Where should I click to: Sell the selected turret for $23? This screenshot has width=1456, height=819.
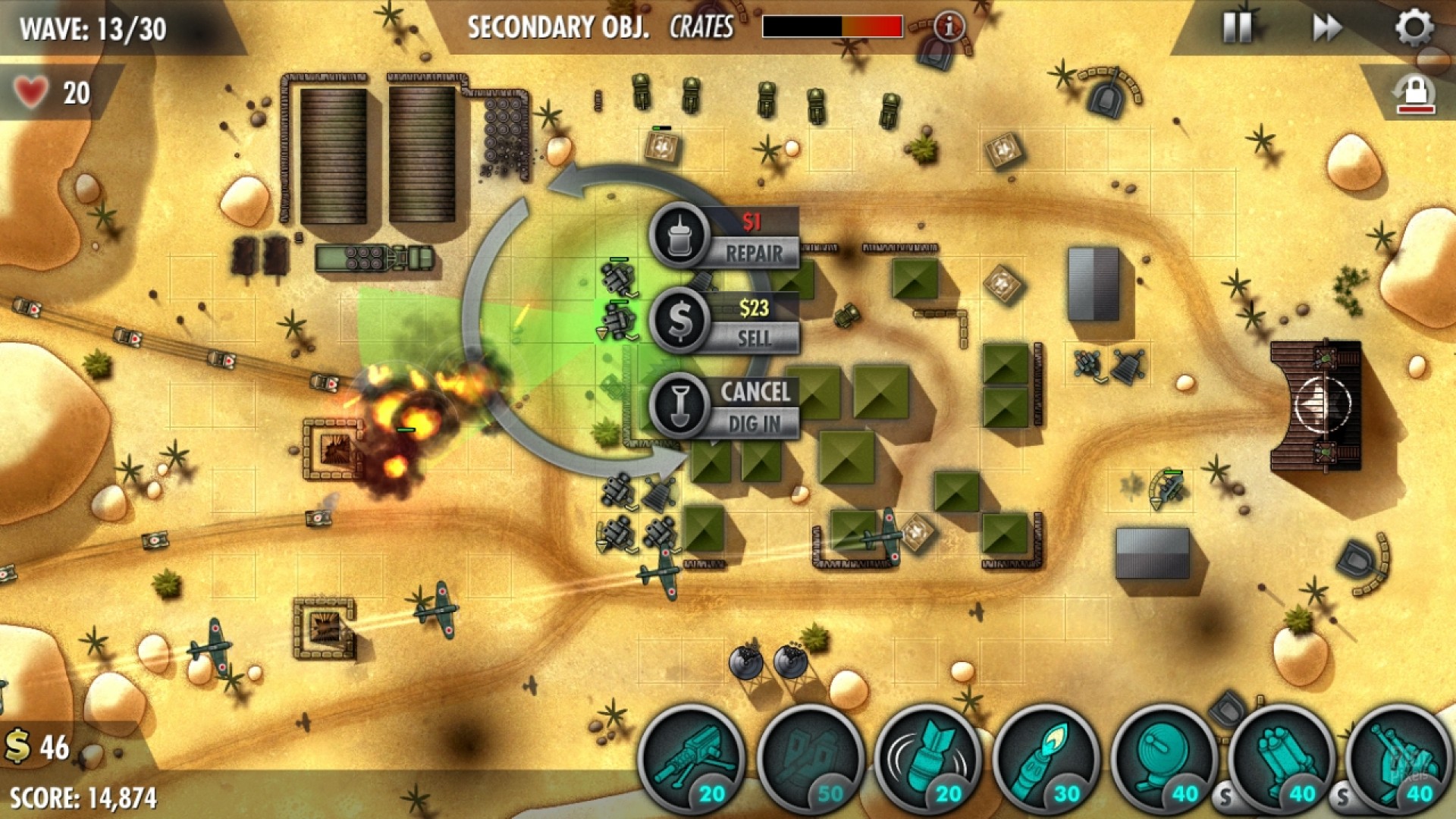point(724,322)
